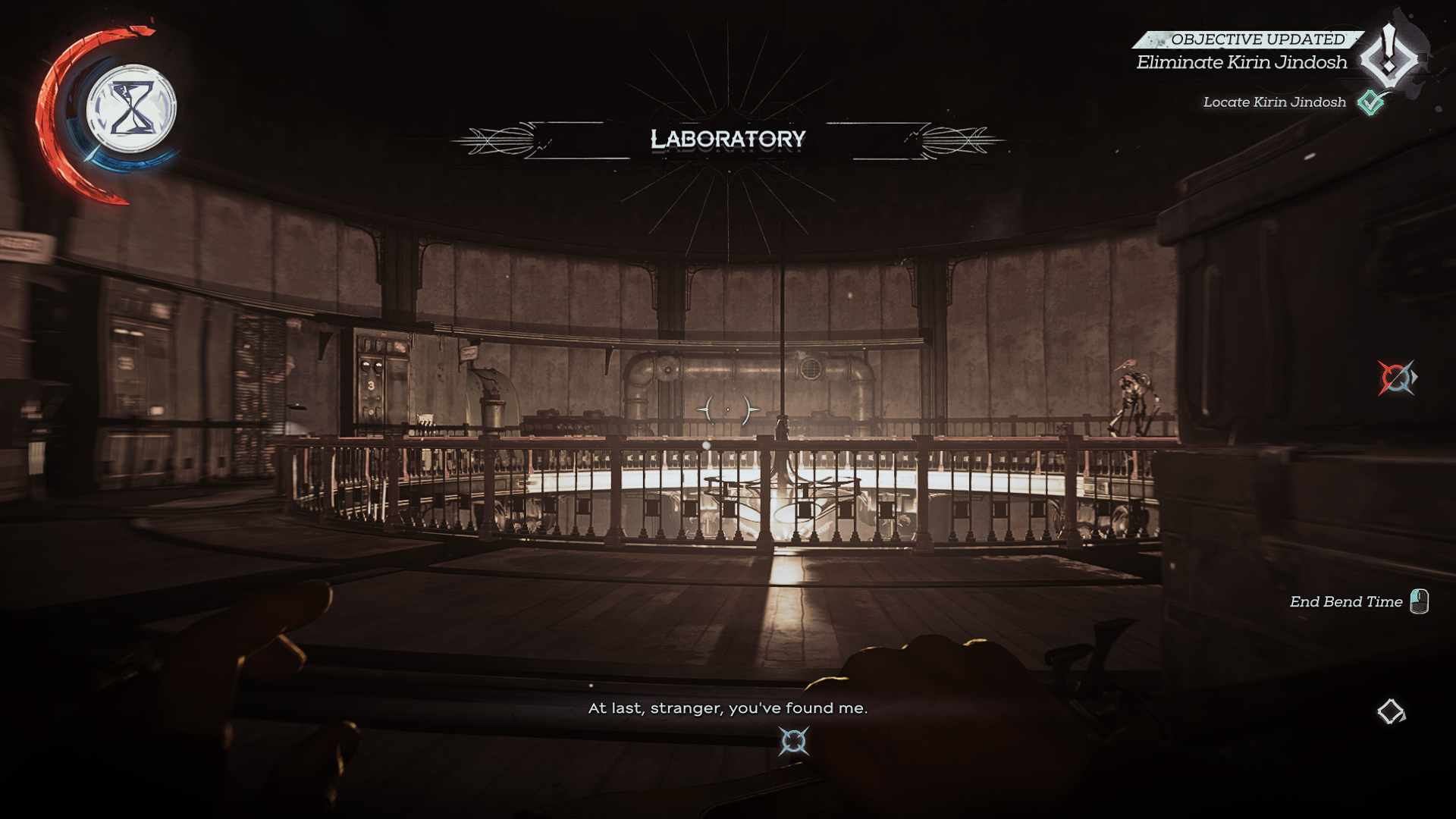The height and width of the screenshot is (819, 1456).
Task: Select the completed Locate Kirin Jindosh objective
Action: (1274, 102)
